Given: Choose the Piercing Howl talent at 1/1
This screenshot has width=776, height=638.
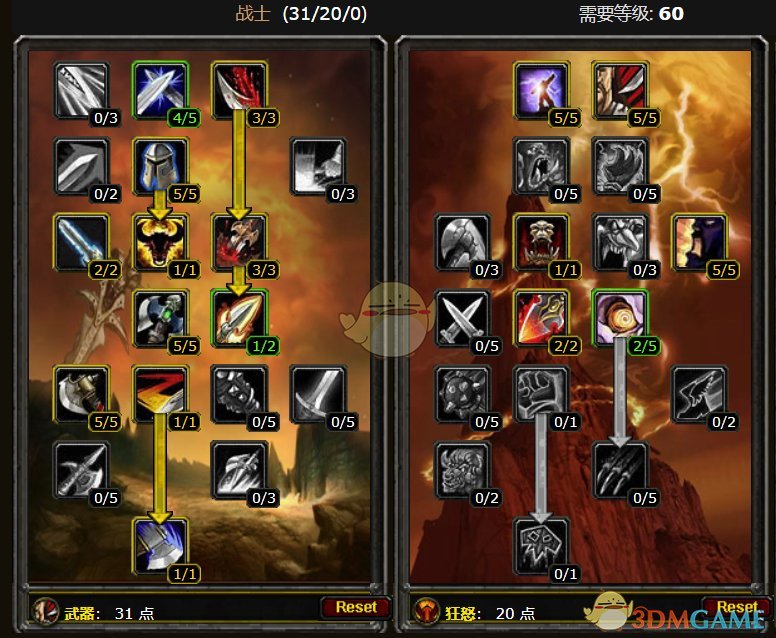Looking at the screenshot, I should coord(542,242).
